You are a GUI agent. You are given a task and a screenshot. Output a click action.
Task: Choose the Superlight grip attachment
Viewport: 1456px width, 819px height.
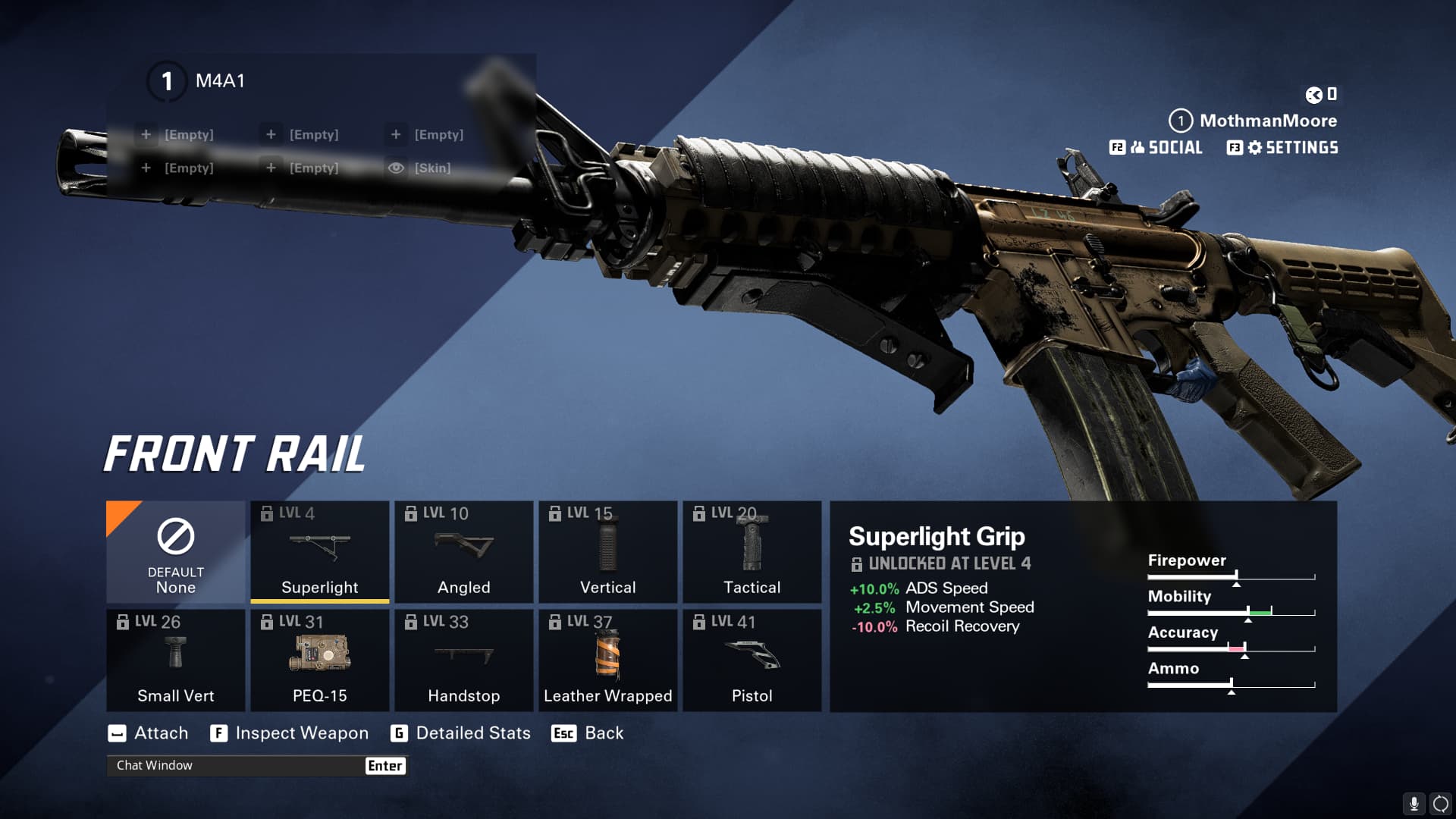tap(319, 552)
